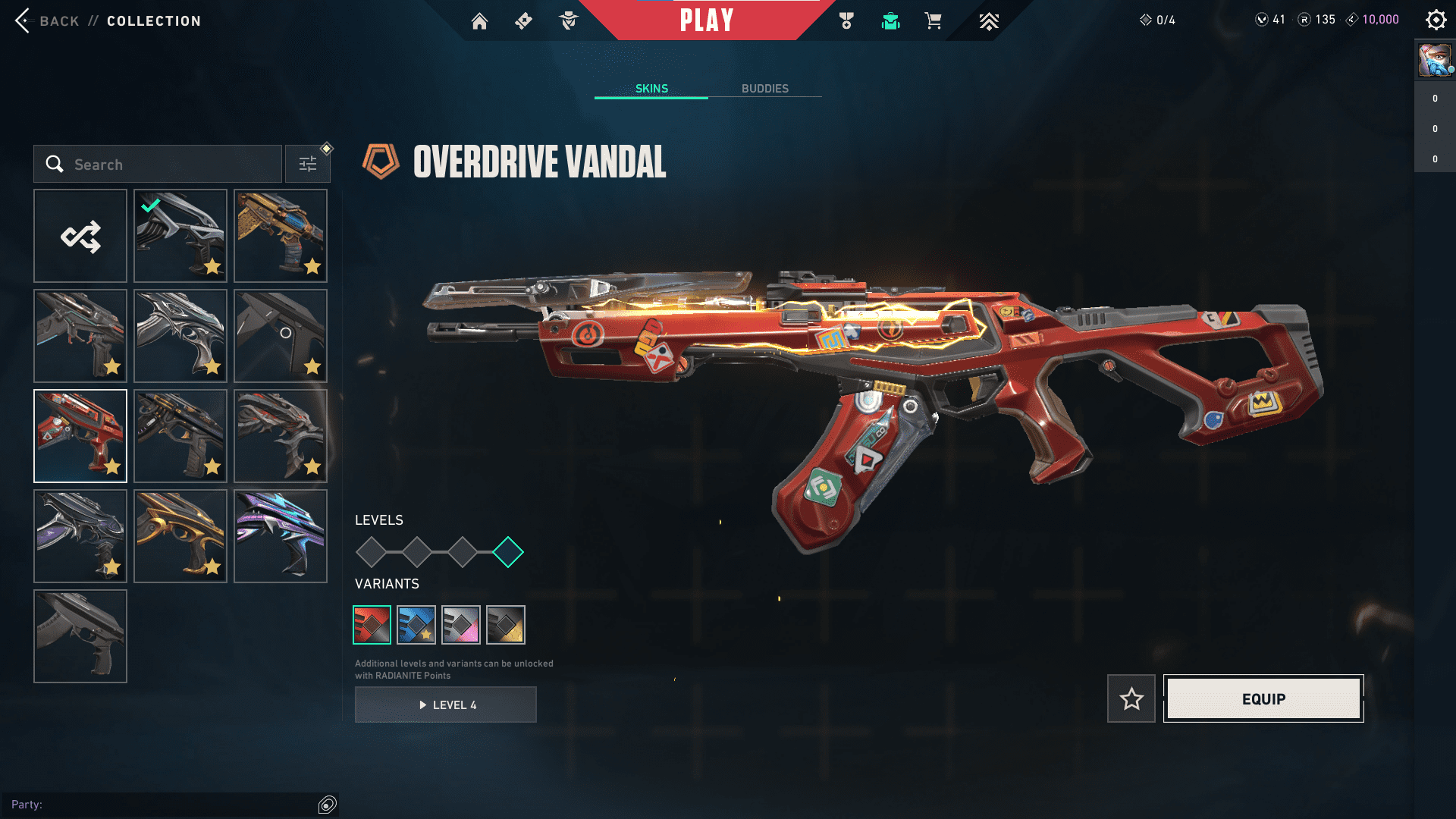This screenshot has width=1456, height=819.
Task: Open the skin filter options
Action: [308, 165]
